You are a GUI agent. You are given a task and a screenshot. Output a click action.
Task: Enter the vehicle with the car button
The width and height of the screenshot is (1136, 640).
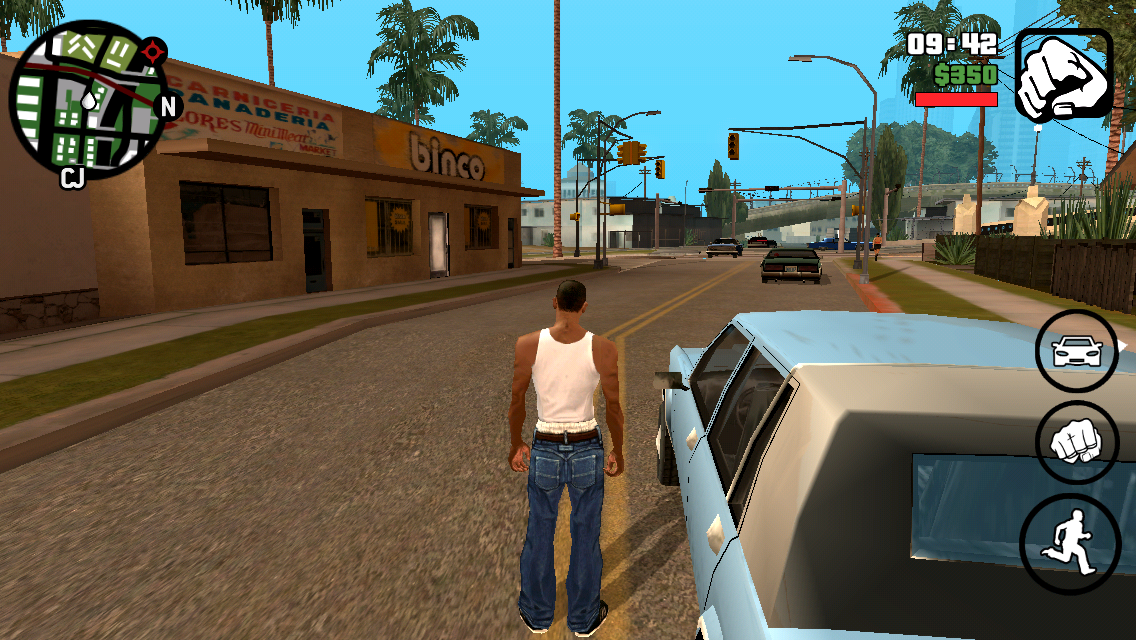click(1076, 351)
